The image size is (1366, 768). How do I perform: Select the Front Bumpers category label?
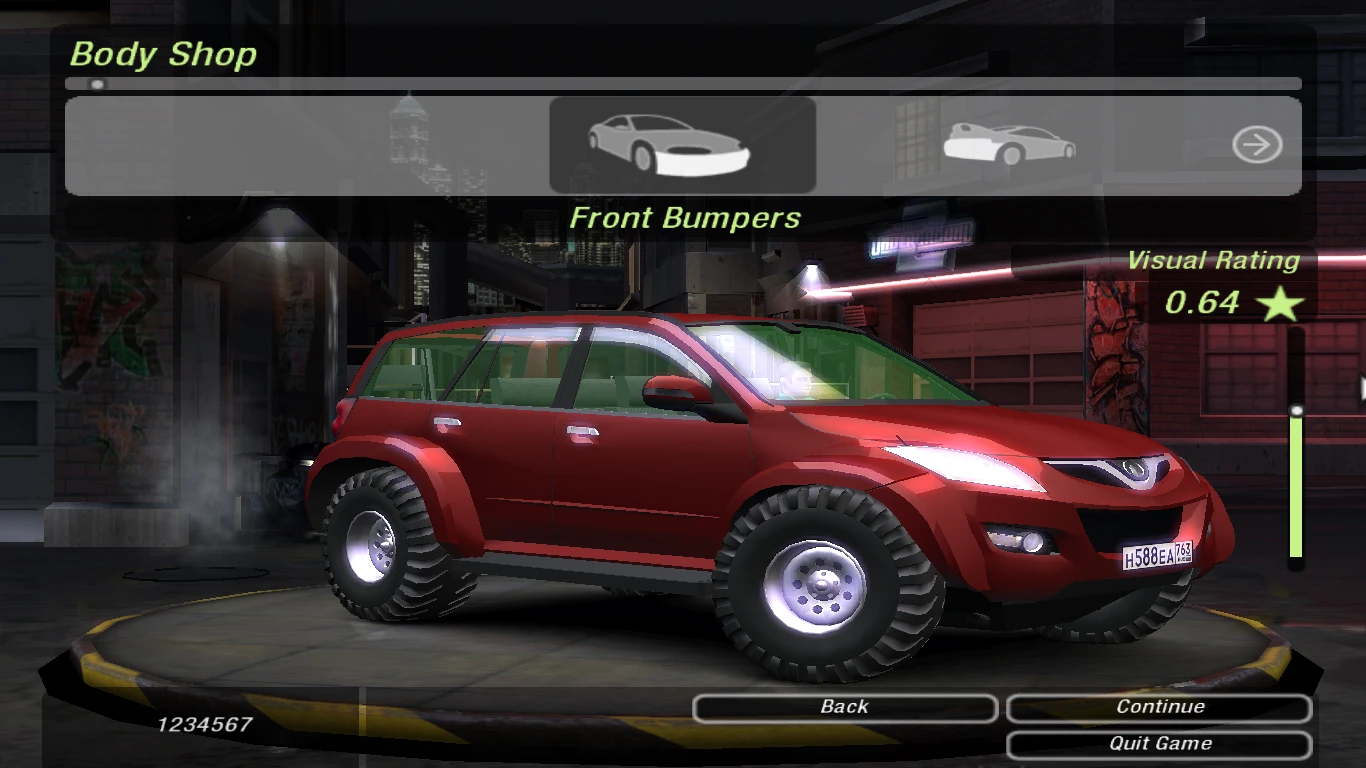click(x=683, y=217)
